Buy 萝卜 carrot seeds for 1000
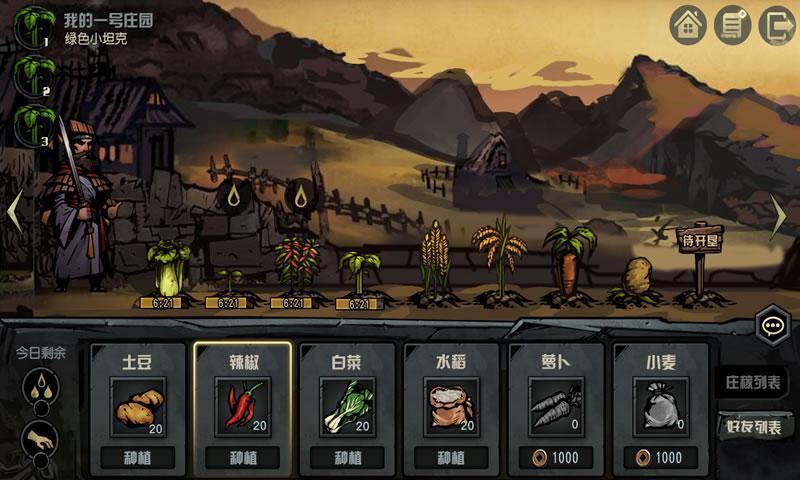 point(554,458)
